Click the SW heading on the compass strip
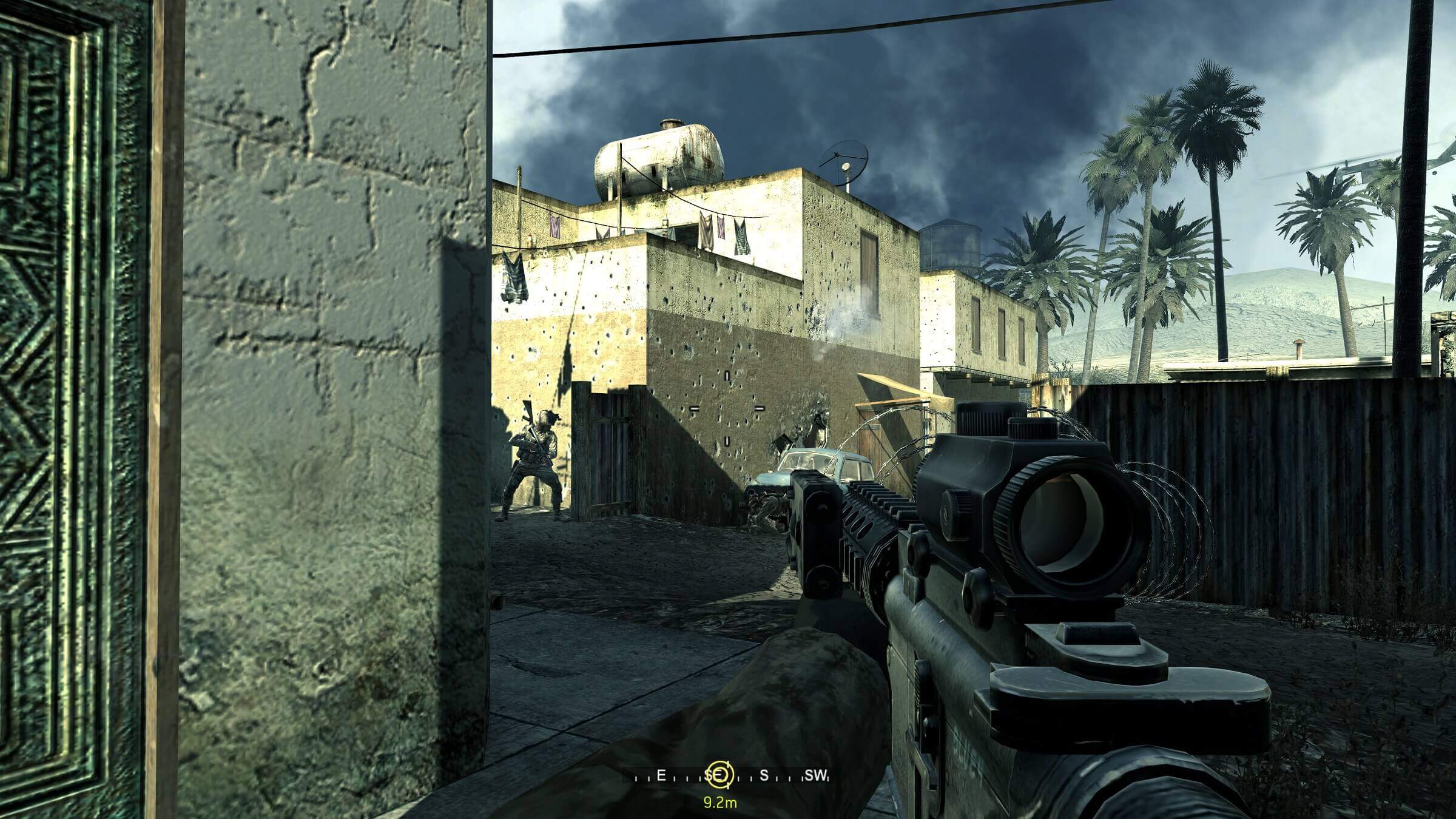Viewport: 1456px width, 819px height. (815, 775)
